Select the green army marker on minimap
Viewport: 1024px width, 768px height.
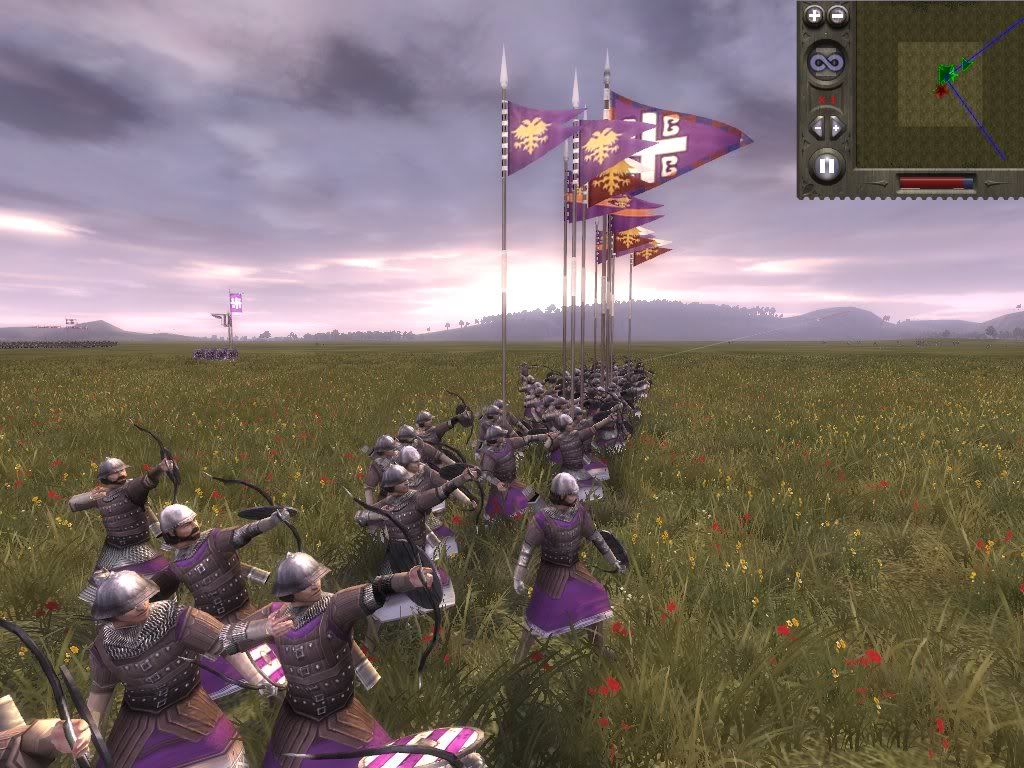click(x=946, y=73)
